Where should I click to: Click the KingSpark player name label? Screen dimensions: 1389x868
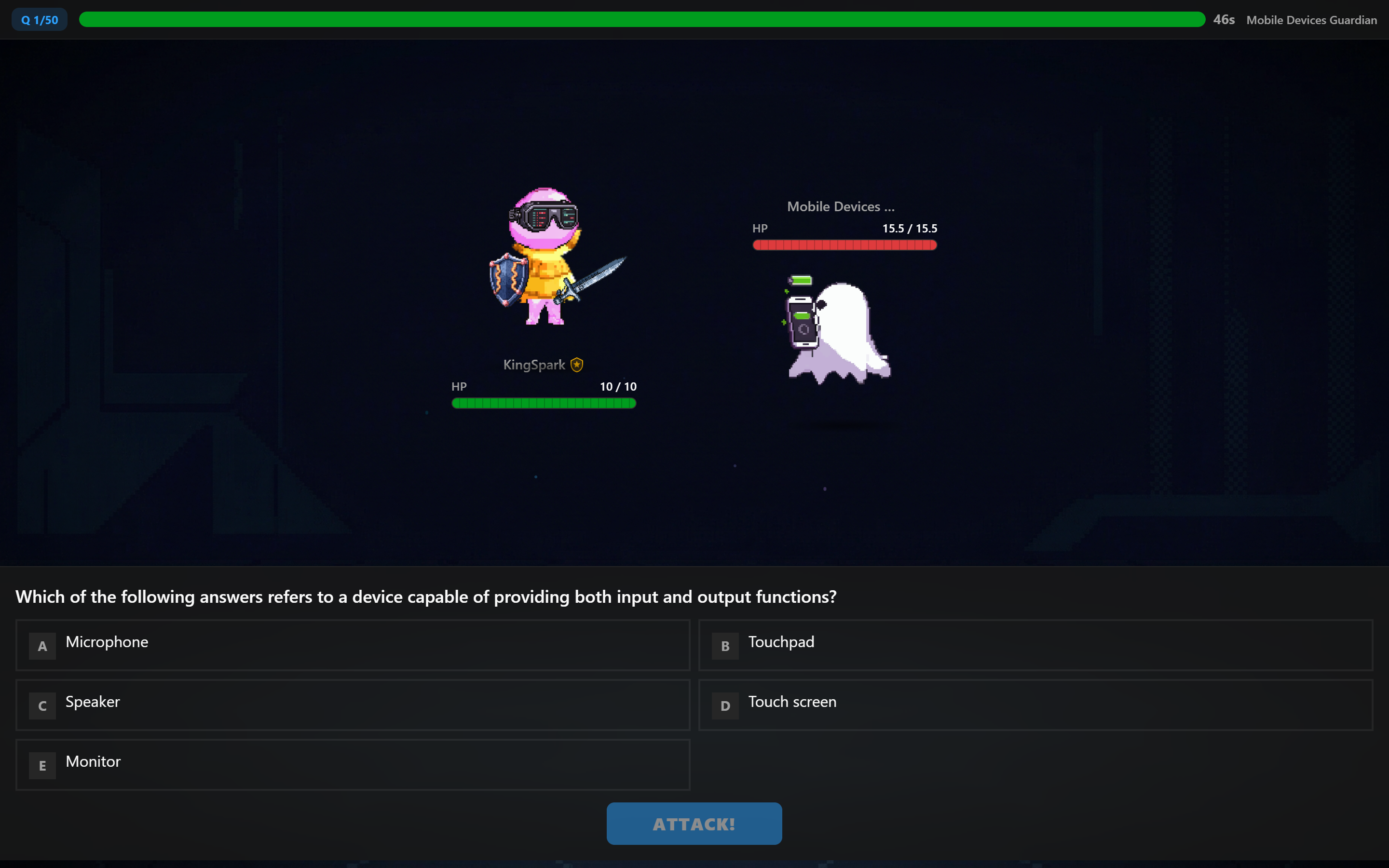[534, 365]
